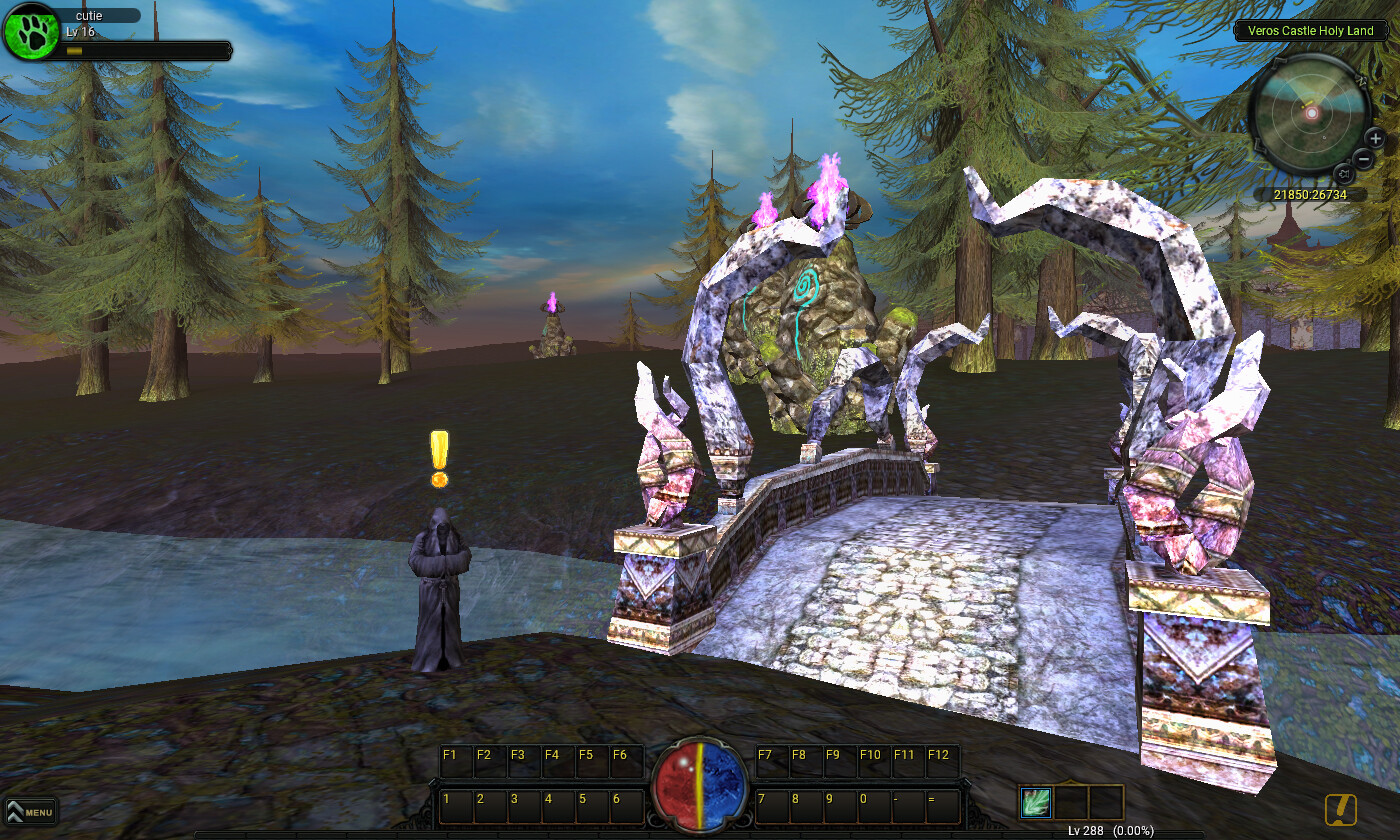Click the coordinates display 21850:26734

click(x=1310, y=194)
